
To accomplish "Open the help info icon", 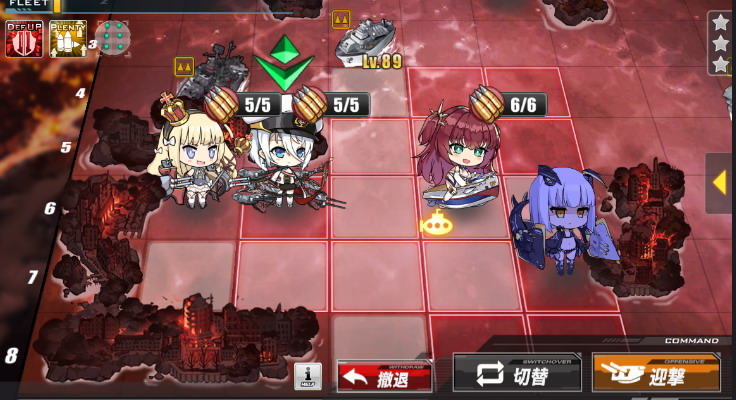I will pyautogui.click(x=308, y=376).
